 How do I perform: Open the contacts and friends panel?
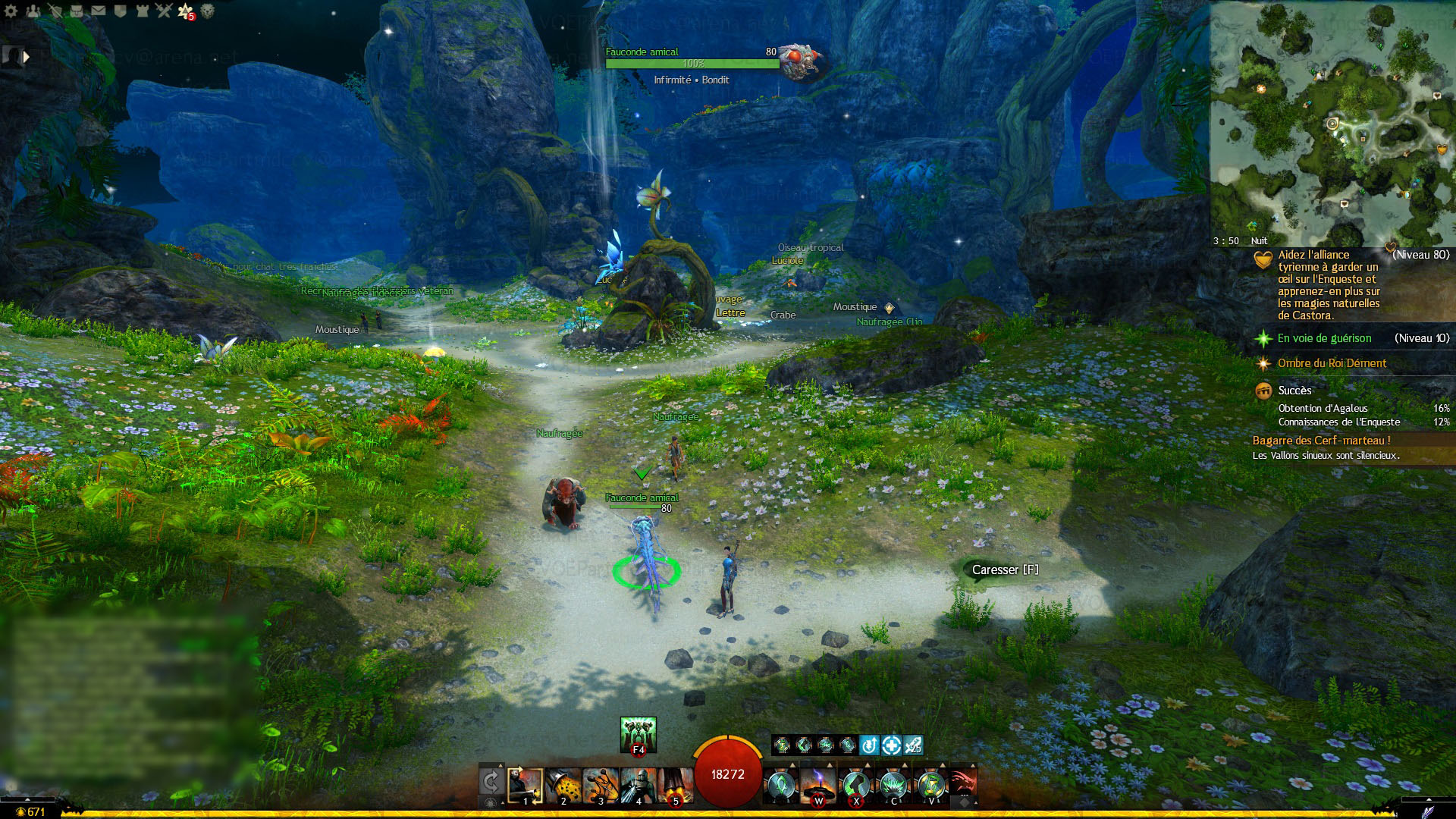33,11
